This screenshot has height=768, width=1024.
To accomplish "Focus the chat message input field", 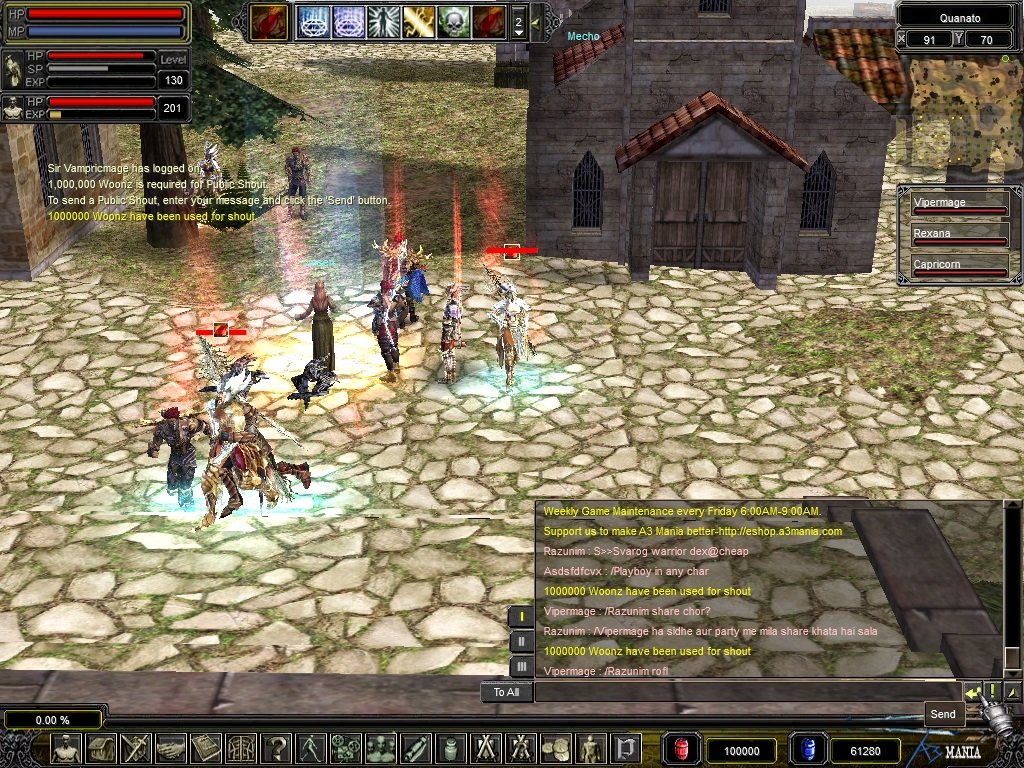I will (x=745, y=692).
